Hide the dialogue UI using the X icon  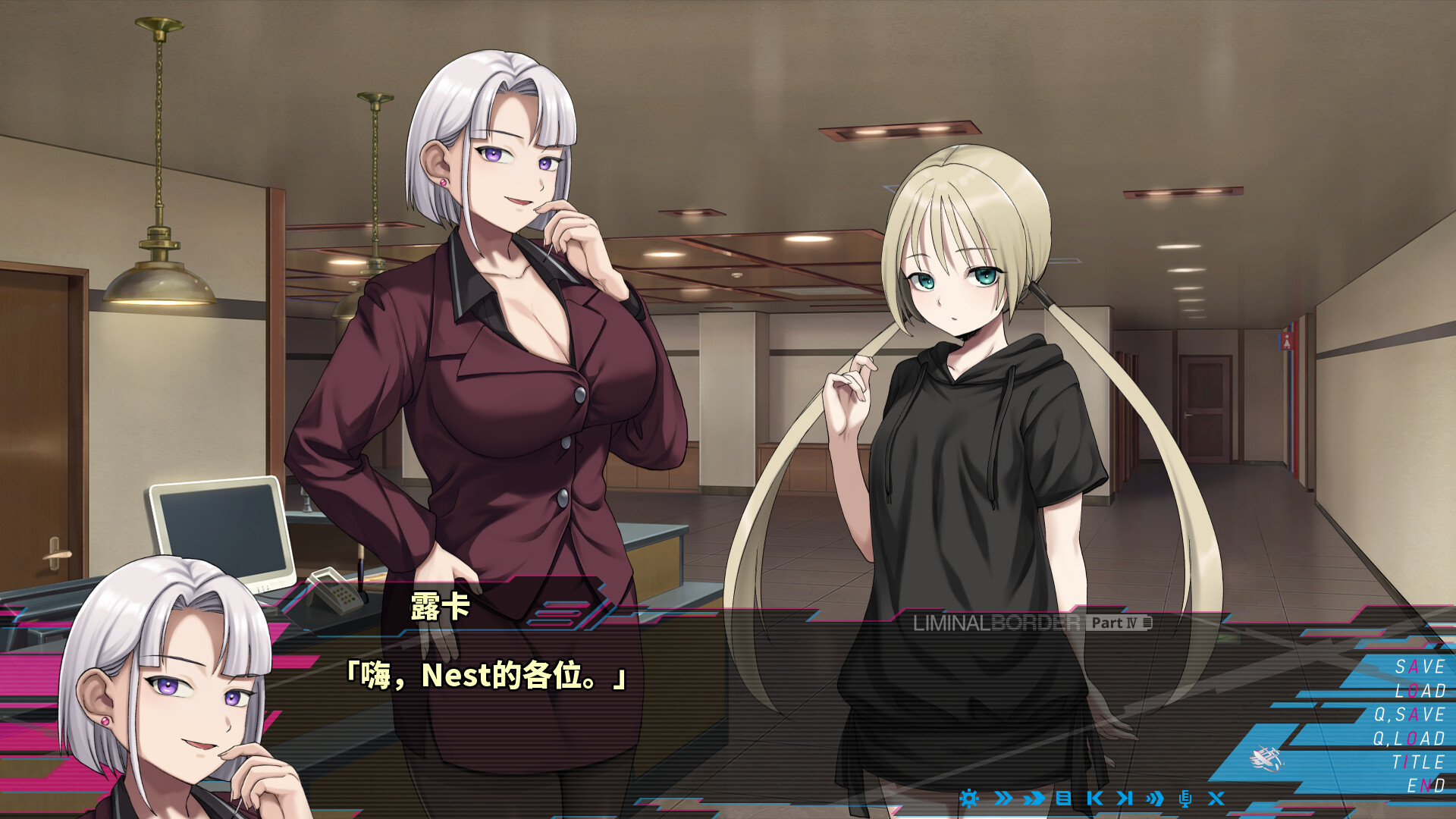(1217, 798)
